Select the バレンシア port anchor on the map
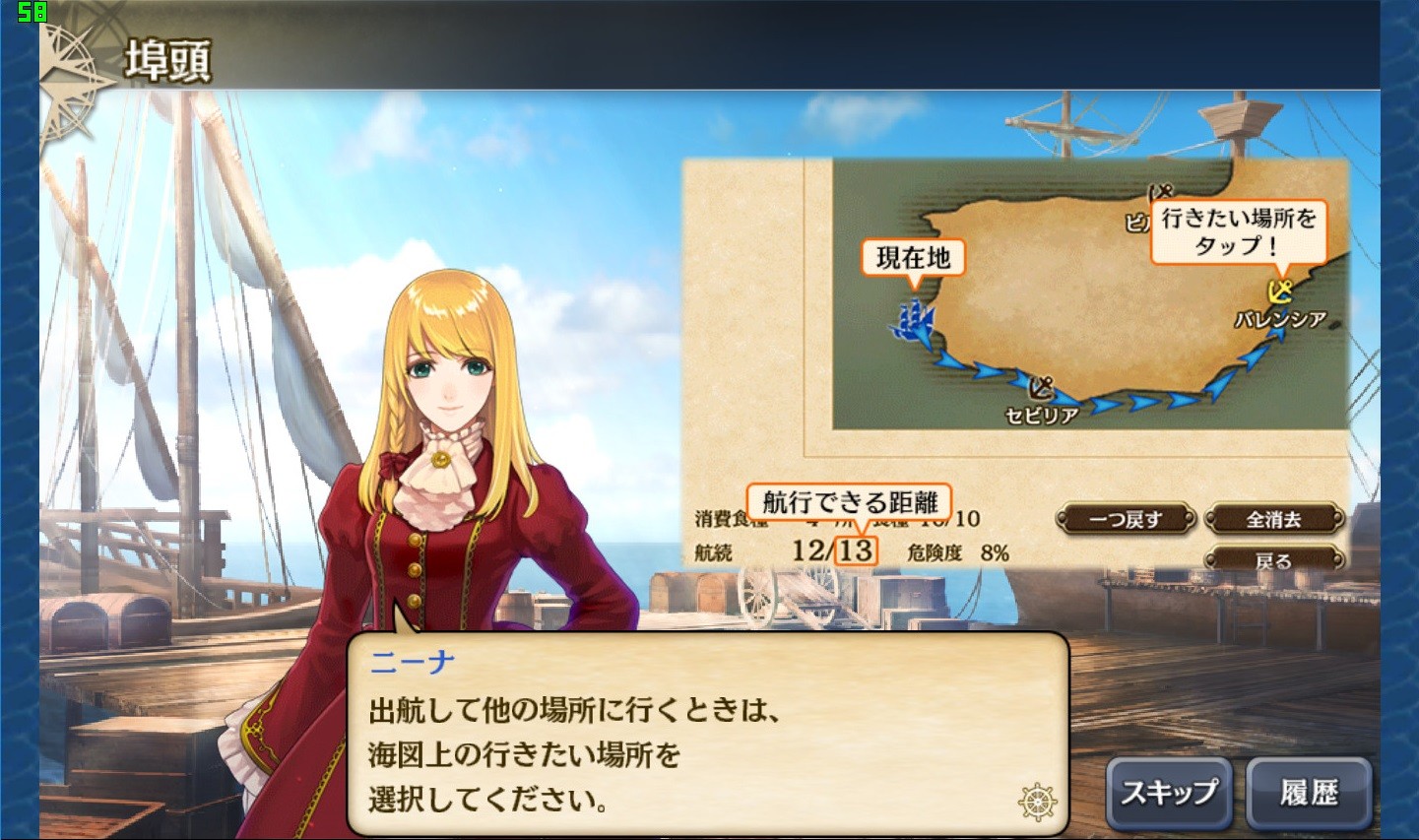Viewport: 1419px width, 840px height. [1279, 292]
